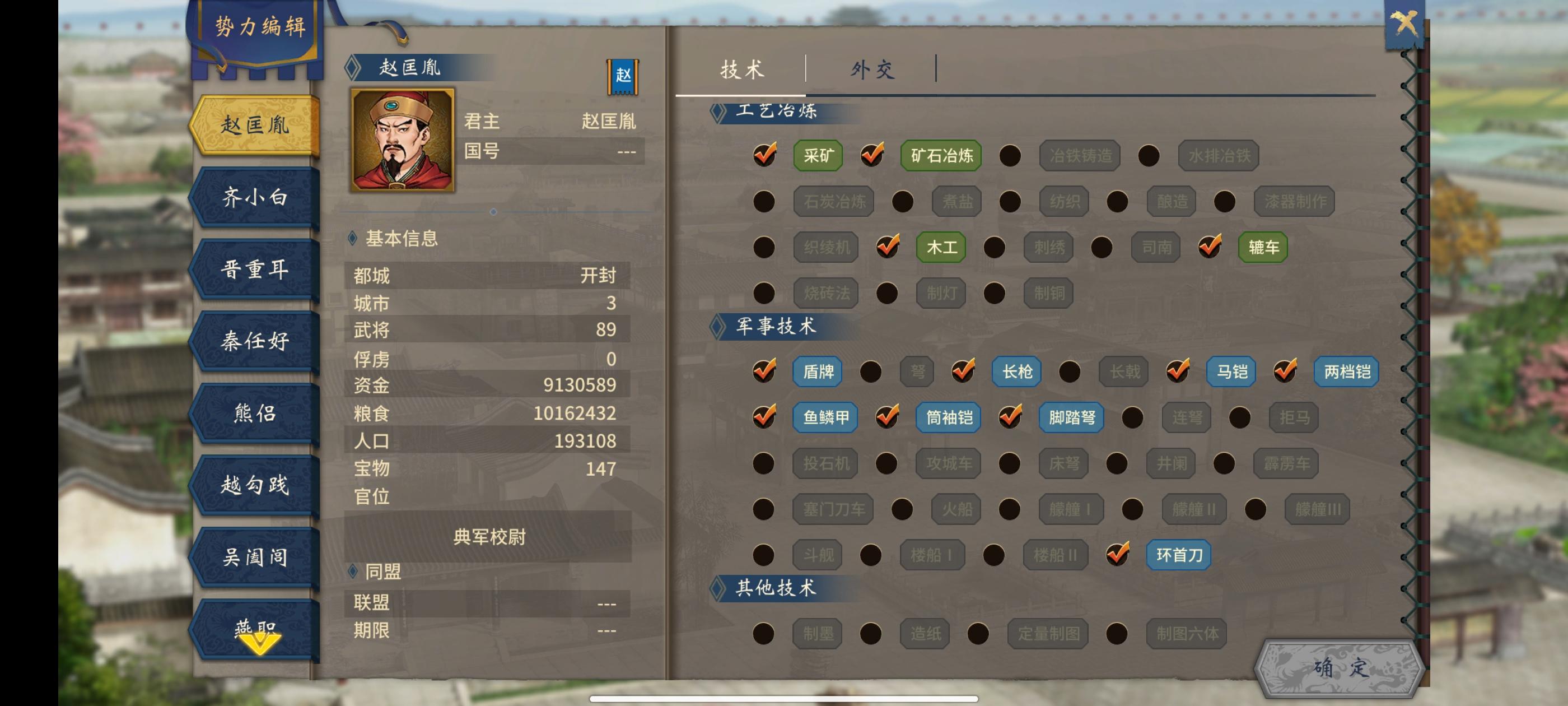
Task: Click the diamond icon next to the 赵匡胤 nameplate
Action: (x=353, y=69)
